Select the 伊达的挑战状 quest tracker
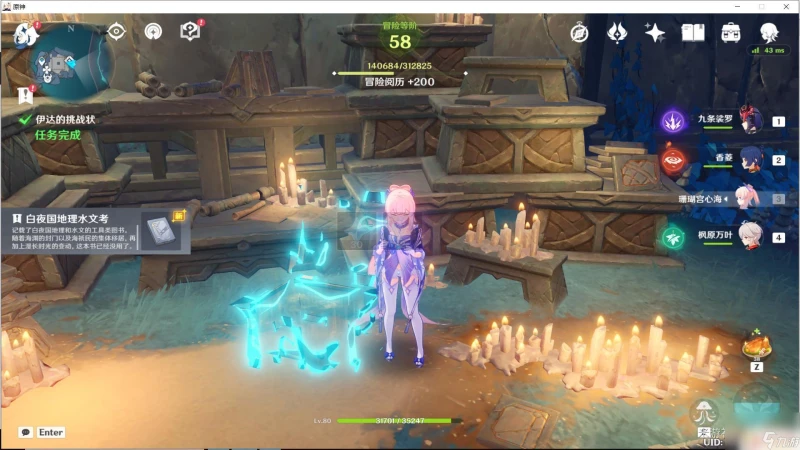Viewport: 800px width, 450px height. 65,119
